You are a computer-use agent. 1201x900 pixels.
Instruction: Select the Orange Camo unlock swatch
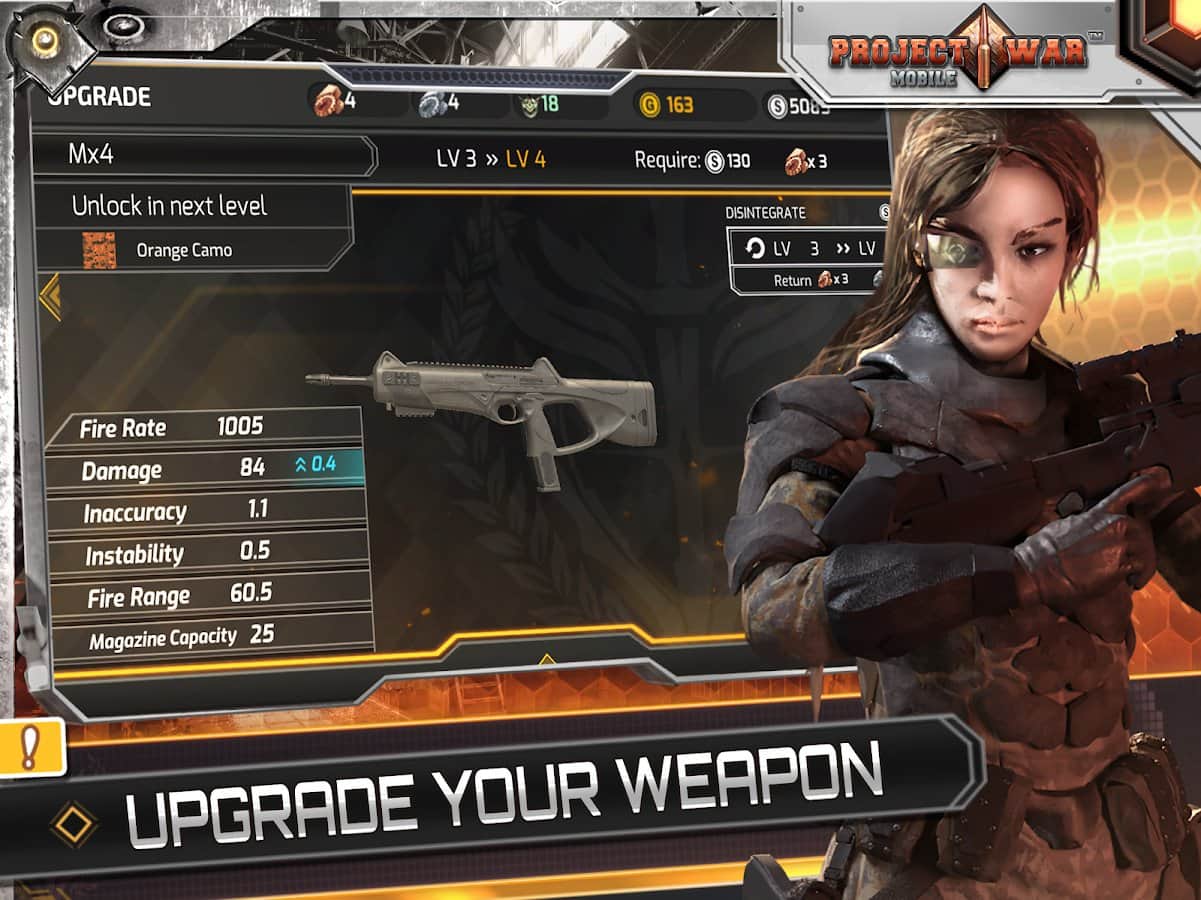99,250
